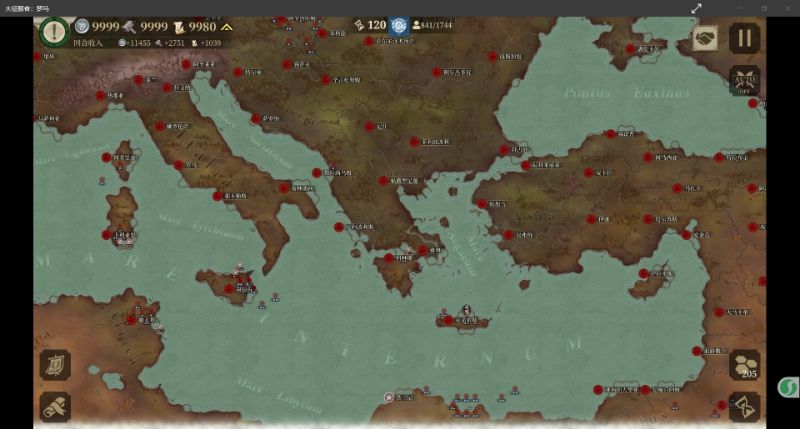Toggle the AUTO battle mode
800x429 pixels.
[x=744, y=80]
